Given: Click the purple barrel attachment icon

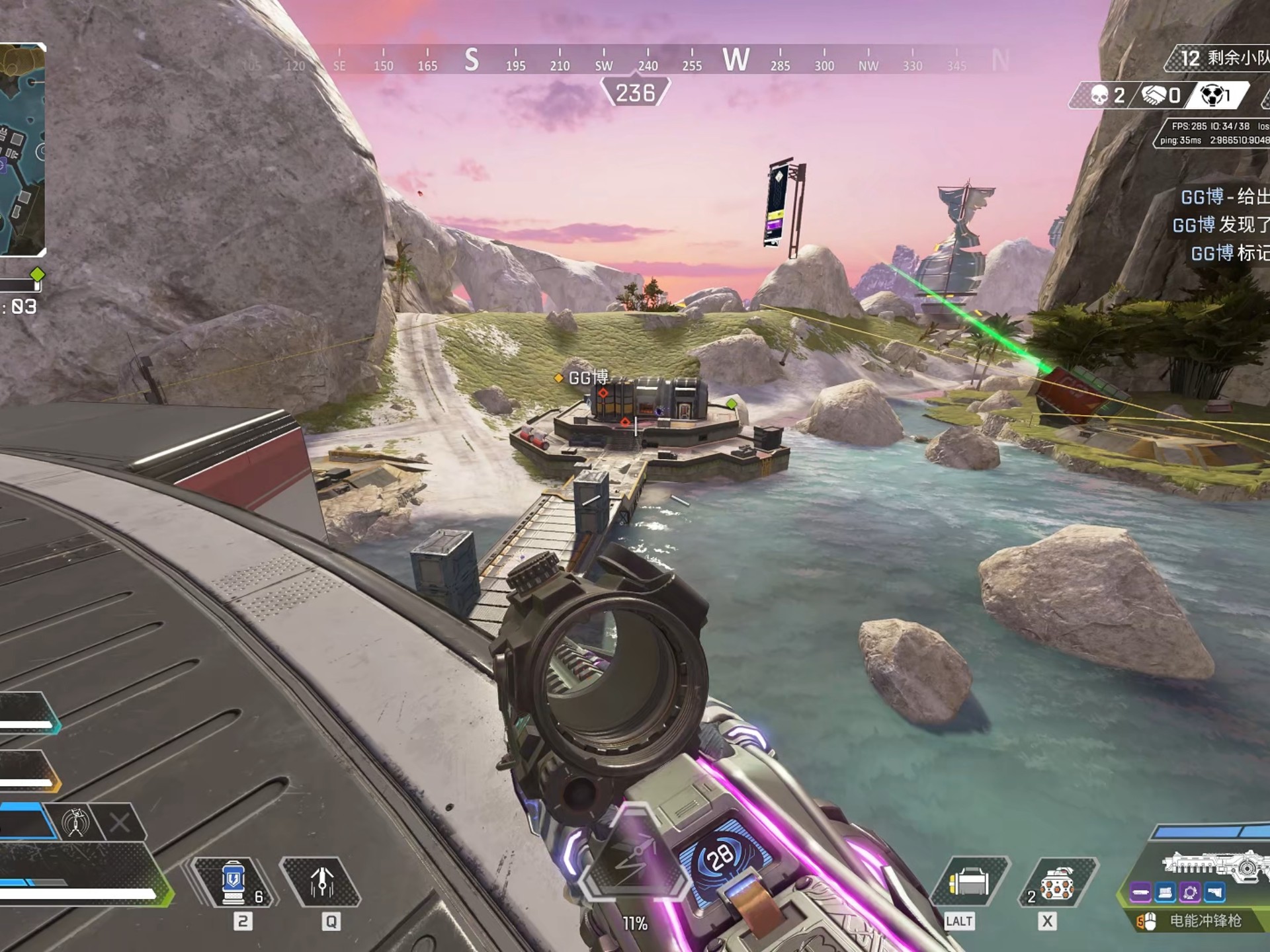Looking at the screenshot, I should tap(1140, 894).
